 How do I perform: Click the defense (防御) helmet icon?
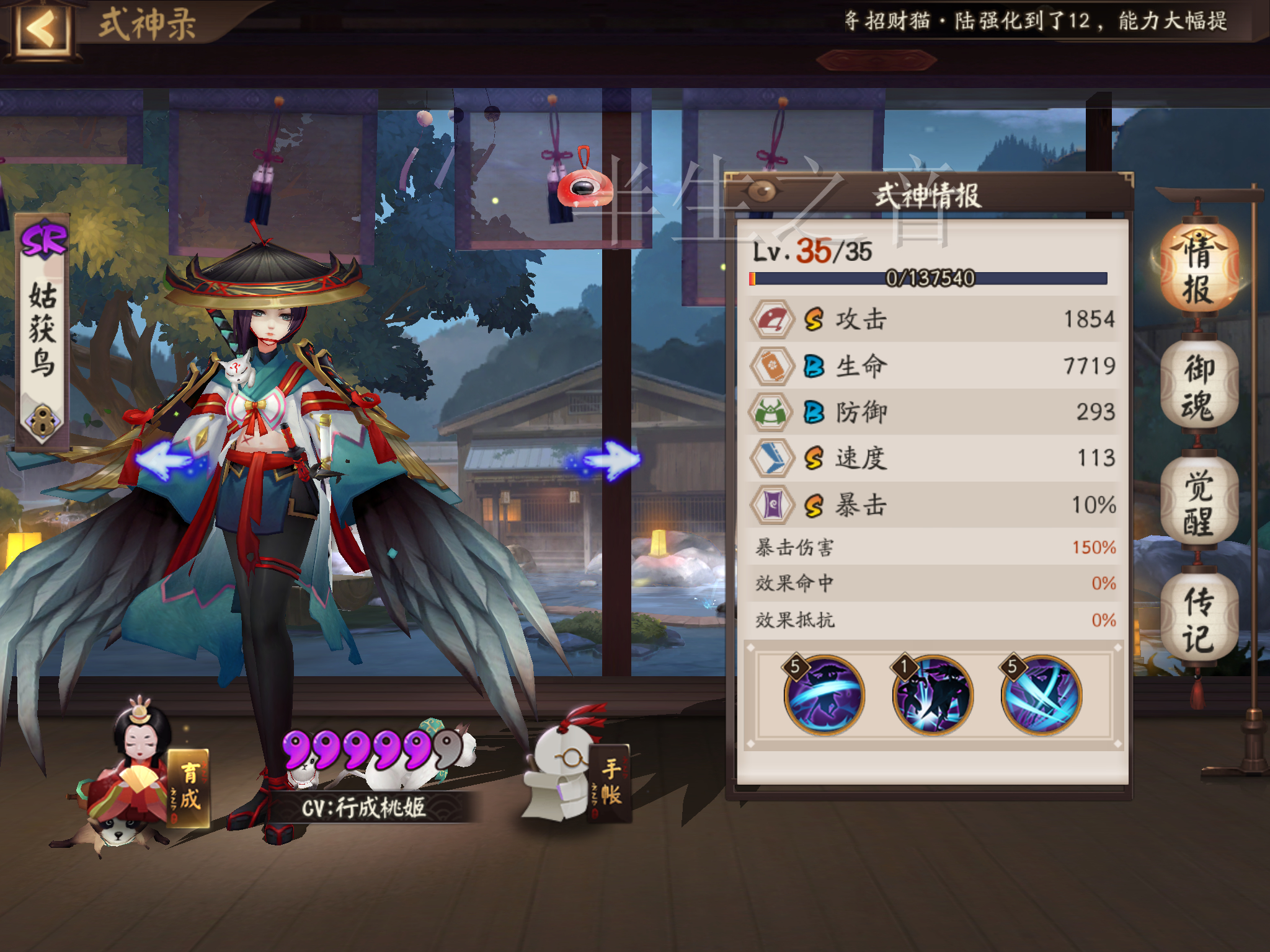pos(771,413)
